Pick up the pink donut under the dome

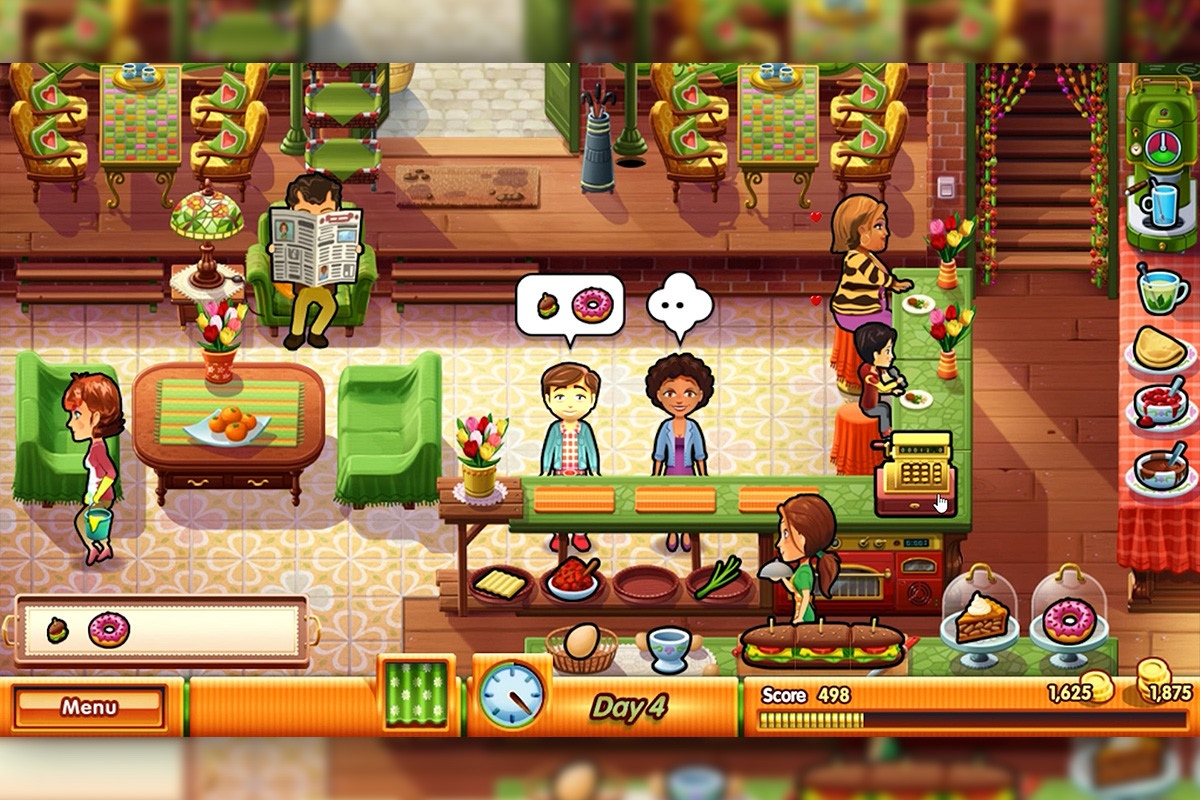(x=1068, y=622)
